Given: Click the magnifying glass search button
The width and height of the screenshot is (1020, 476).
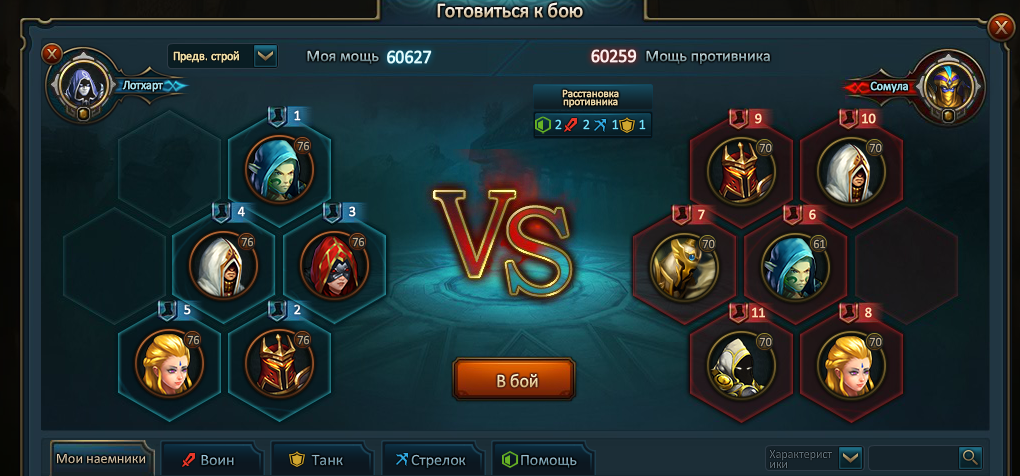Looking at the screenshot, I should pyautogui.click(x=969, y=458).
